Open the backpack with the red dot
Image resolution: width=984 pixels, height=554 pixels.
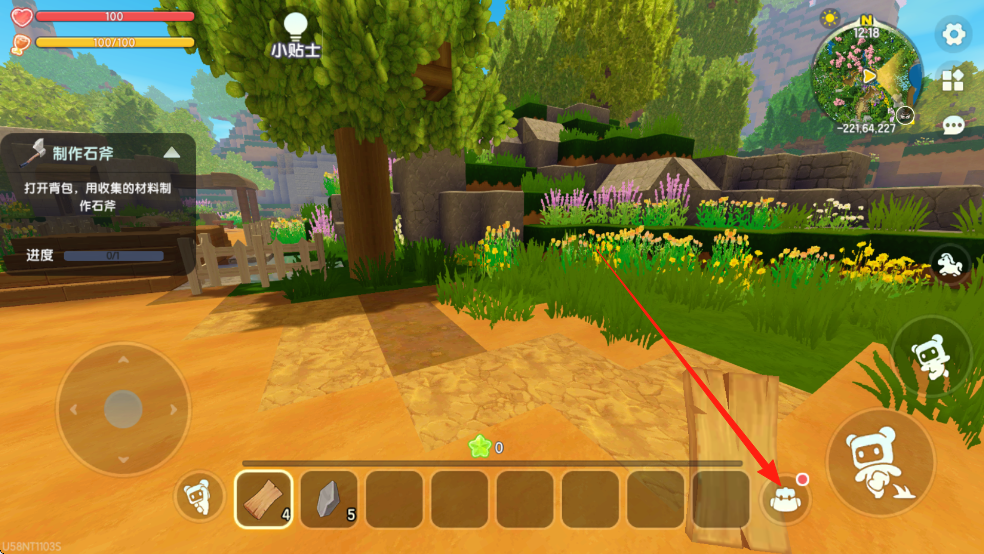point(787,499)
